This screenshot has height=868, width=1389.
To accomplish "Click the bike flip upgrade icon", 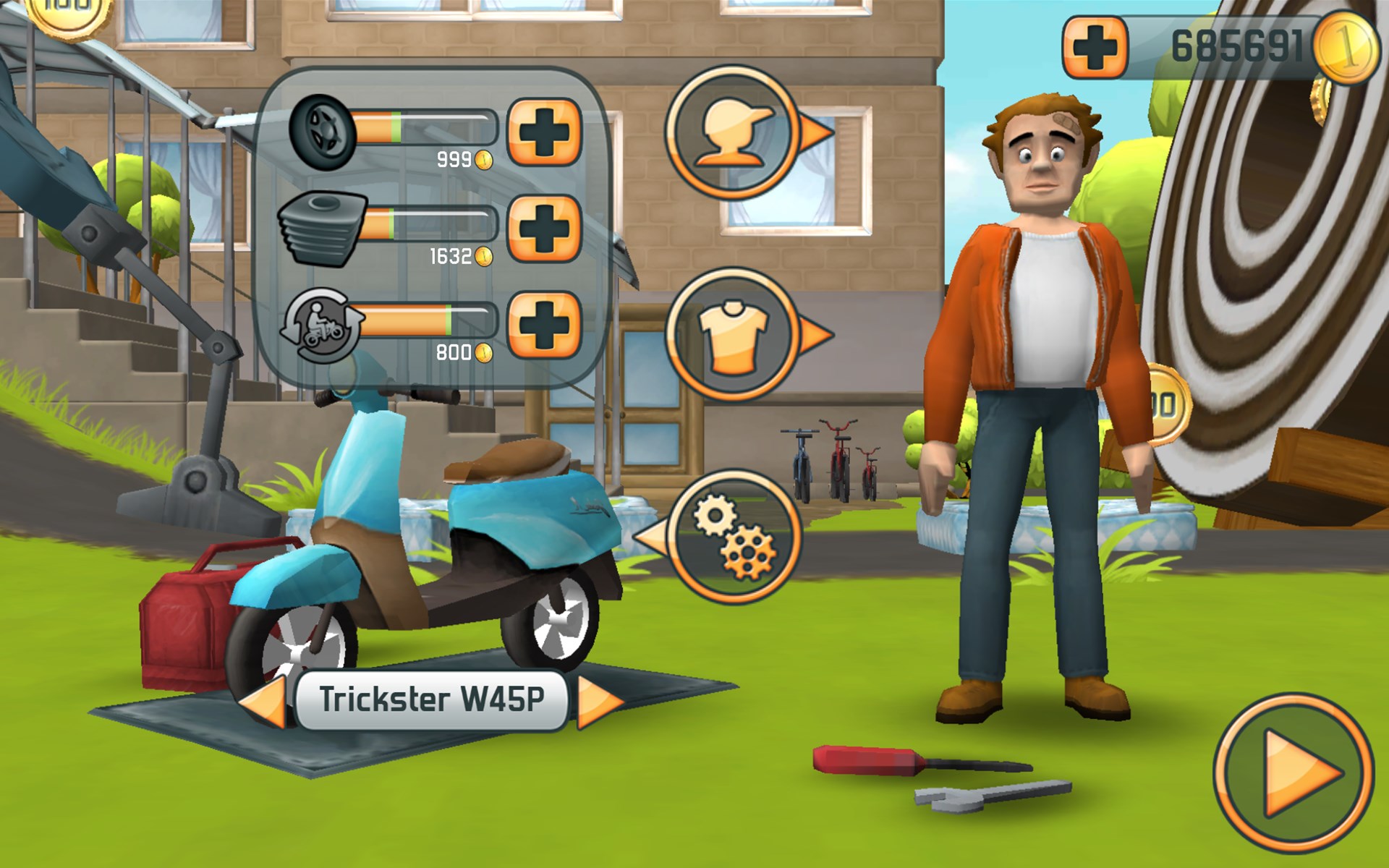I will (323, 325).
